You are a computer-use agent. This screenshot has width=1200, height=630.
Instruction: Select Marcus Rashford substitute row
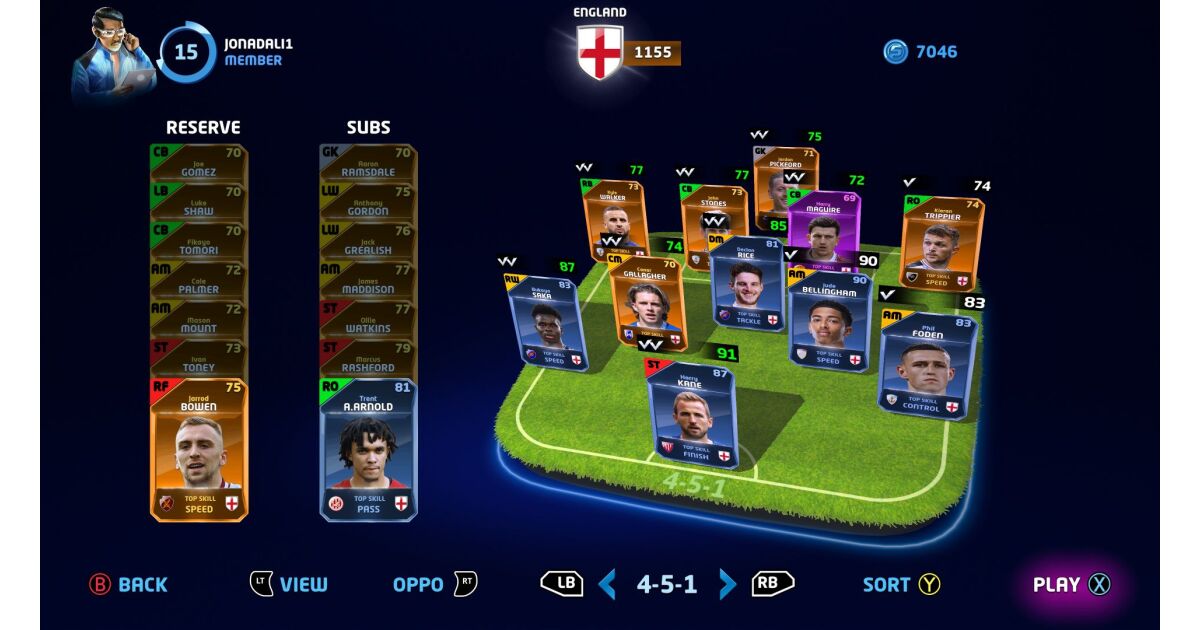click(368, 359)
